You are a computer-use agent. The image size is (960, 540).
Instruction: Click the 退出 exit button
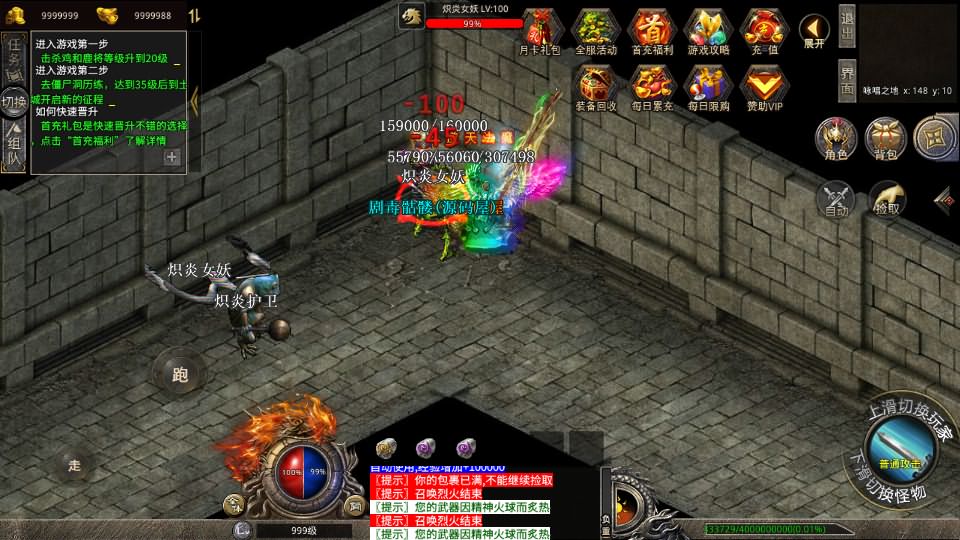tap(846, 27)
